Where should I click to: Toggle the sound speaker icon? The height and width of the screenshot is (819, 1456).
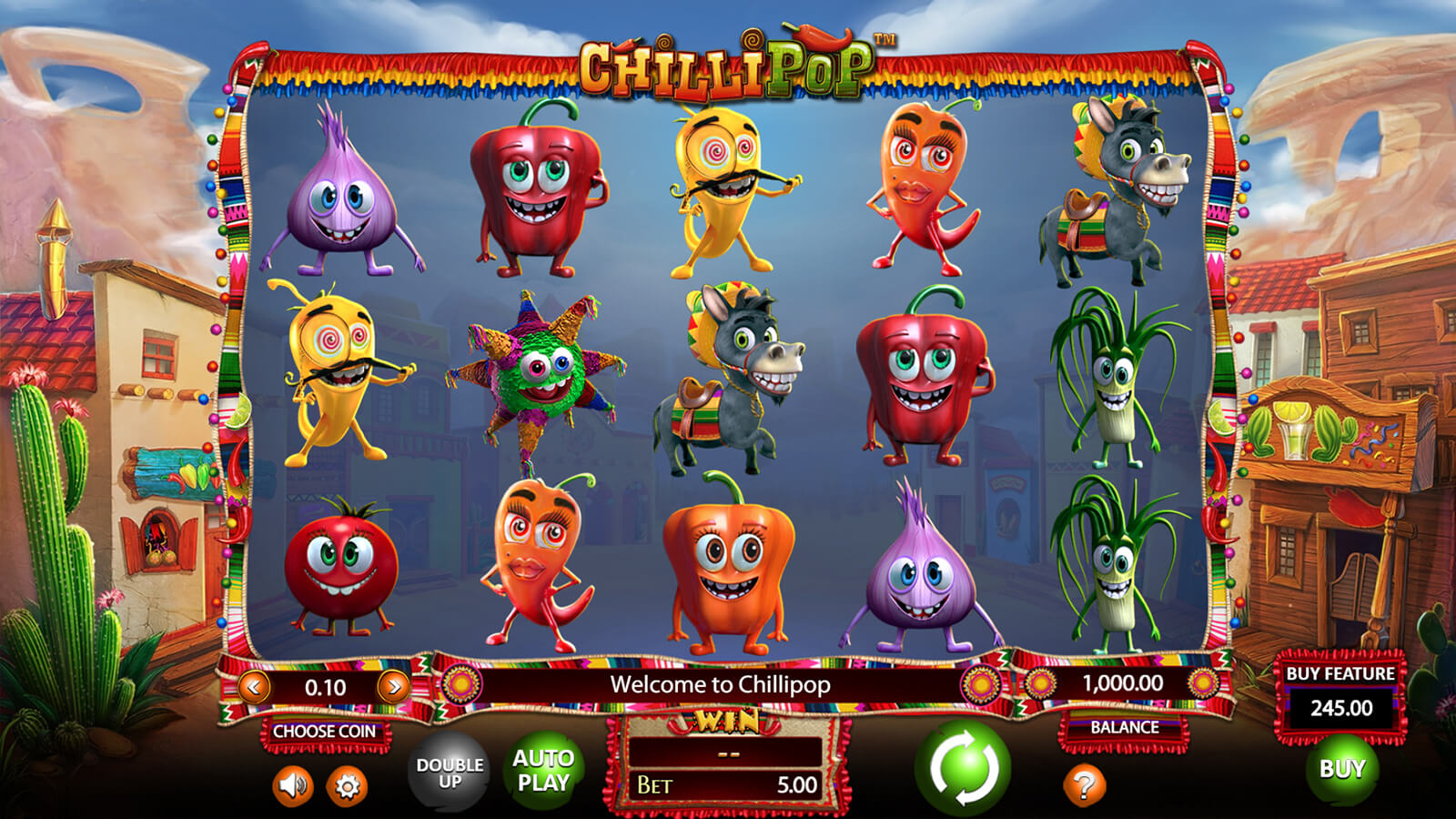click(x=292, y=785)
